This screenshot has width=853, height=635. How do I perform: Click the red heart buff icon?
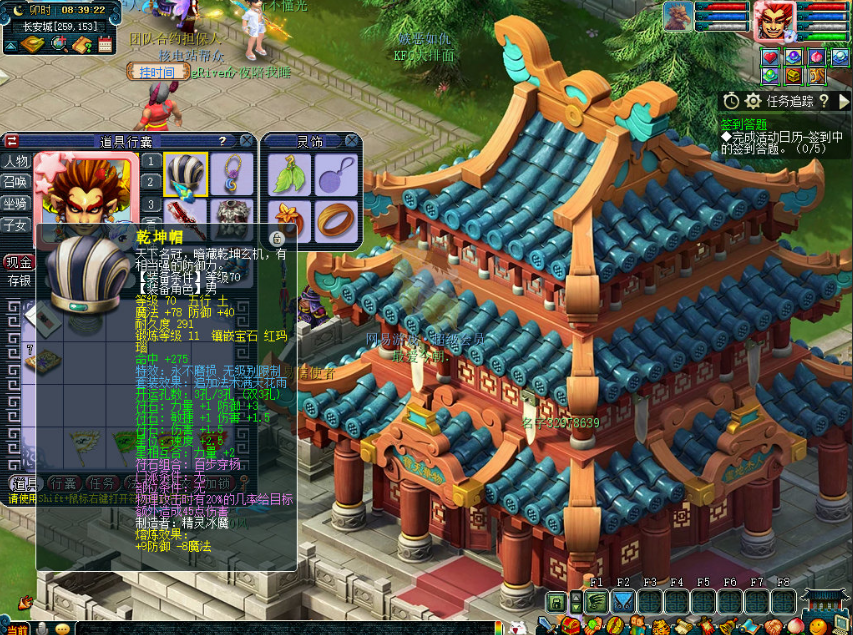click(x=769, y=58)
